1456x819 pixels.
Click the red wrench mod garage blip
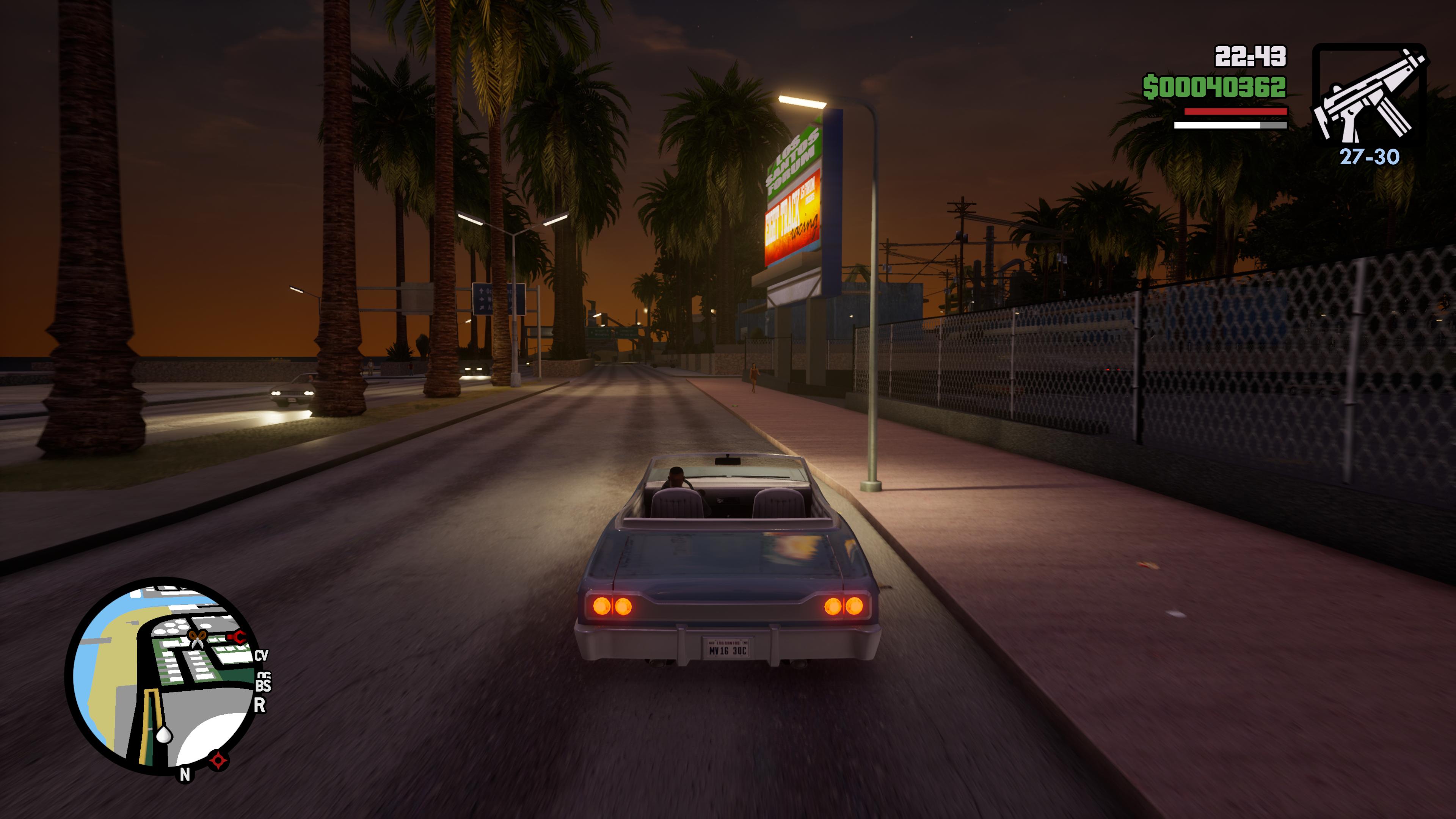[x=237, y=637]
